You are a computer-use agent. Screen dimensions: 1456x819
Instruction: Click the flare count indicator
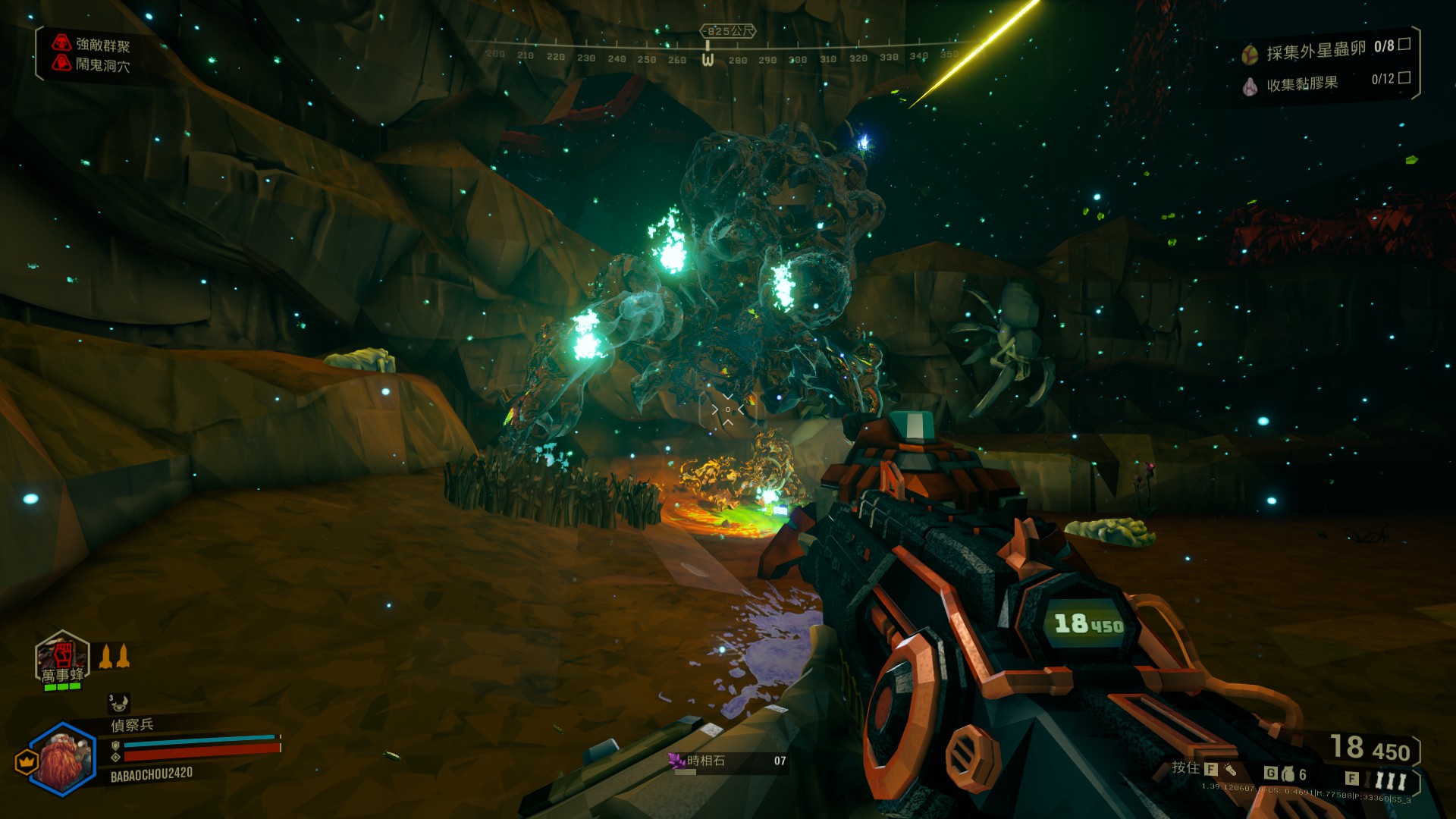pos(1390,780)
